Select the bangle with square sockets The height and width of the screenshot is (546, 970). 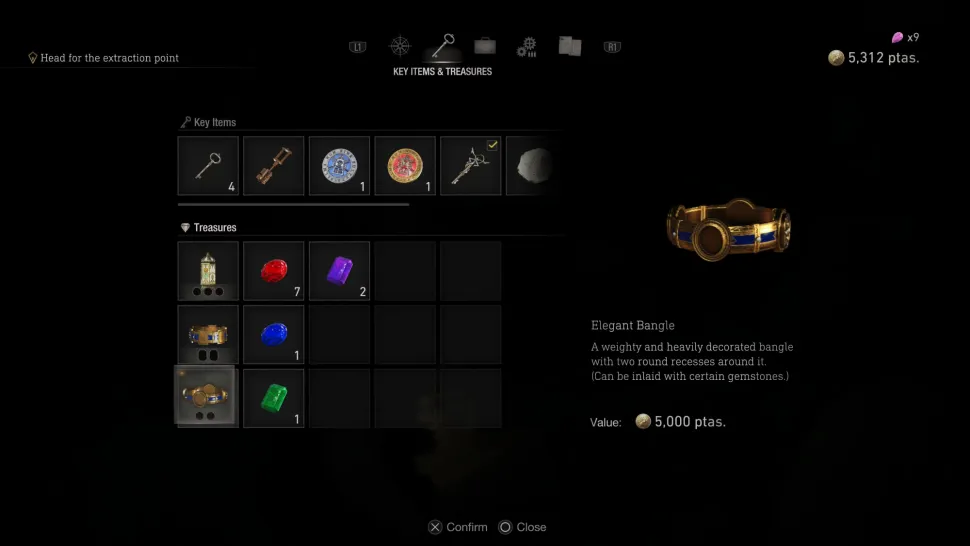[208, 335]
